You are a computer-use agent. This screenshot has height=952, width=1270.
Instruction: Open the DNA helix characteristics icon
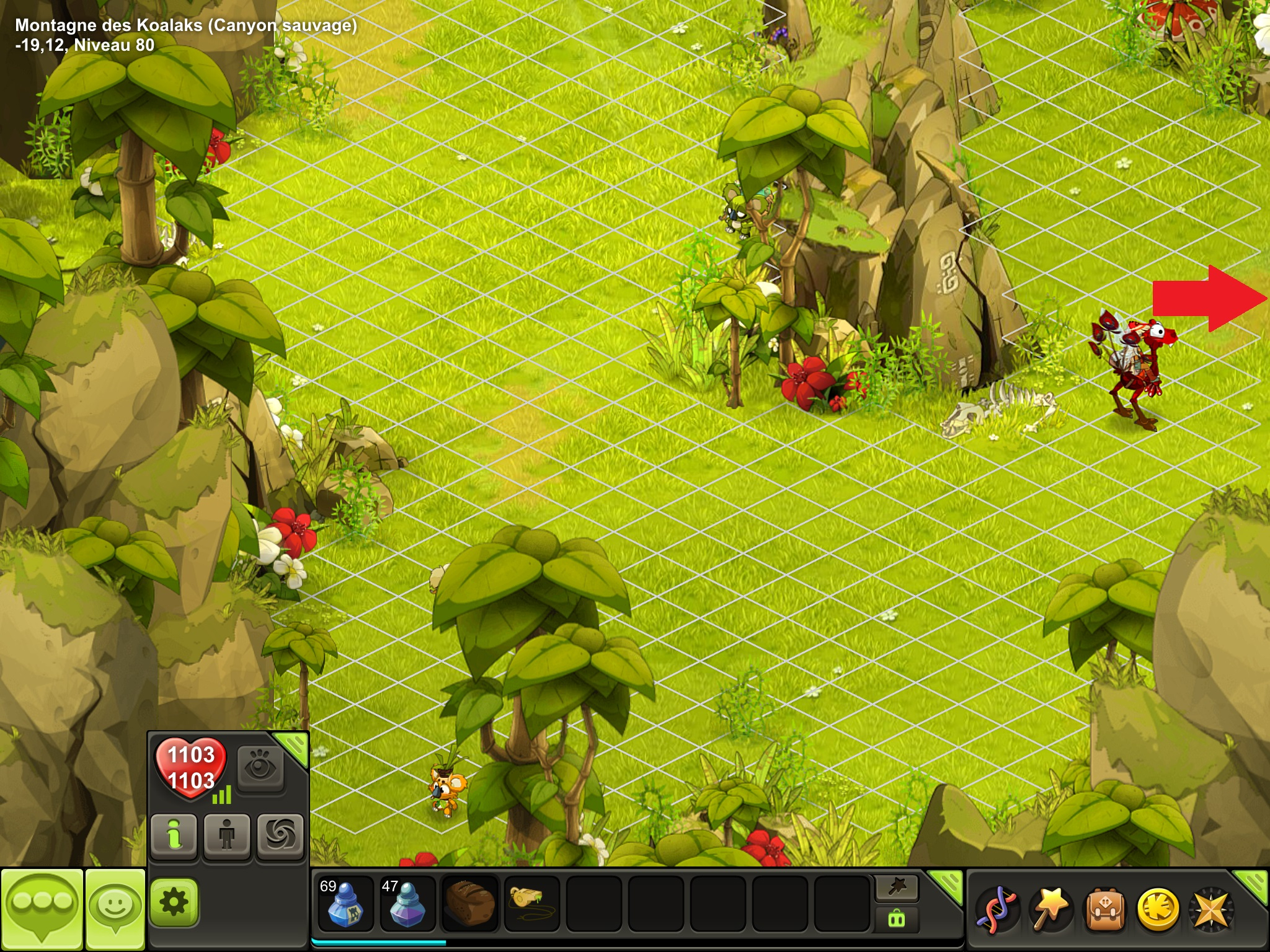pos(996,909)
